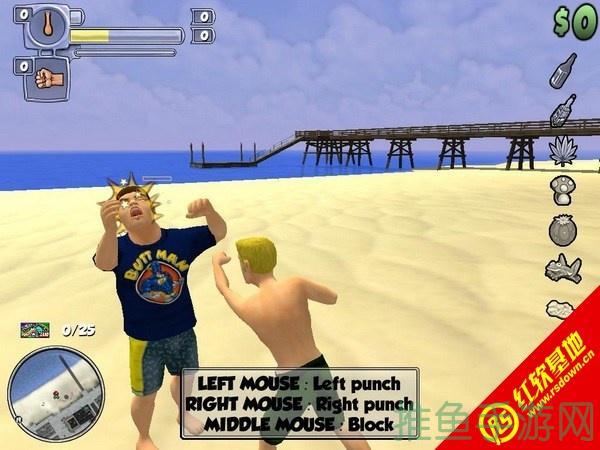Click the colorful collectible card icon

click(34, 328)
